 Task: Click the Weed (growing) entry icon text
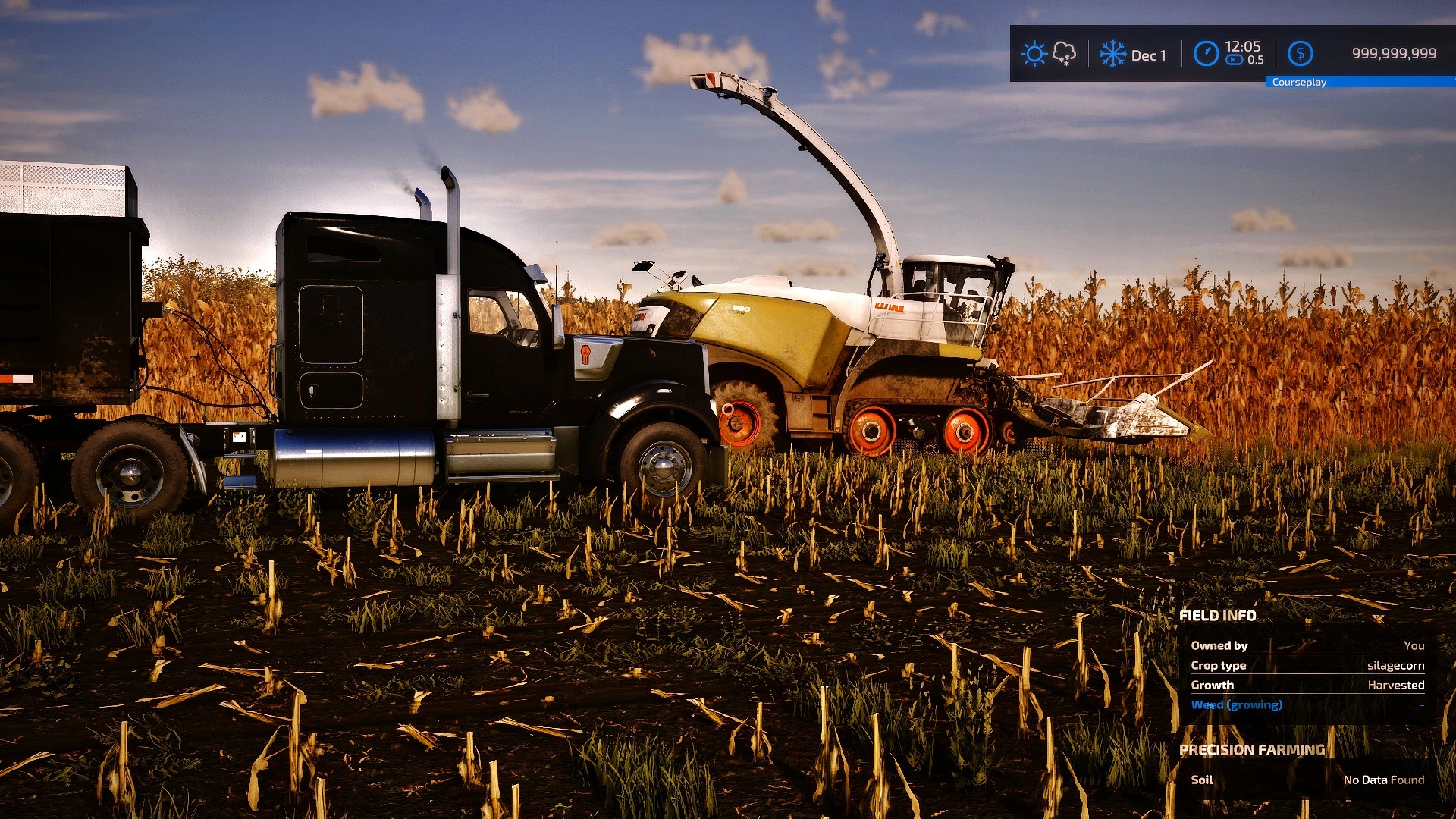[1238, 704]
